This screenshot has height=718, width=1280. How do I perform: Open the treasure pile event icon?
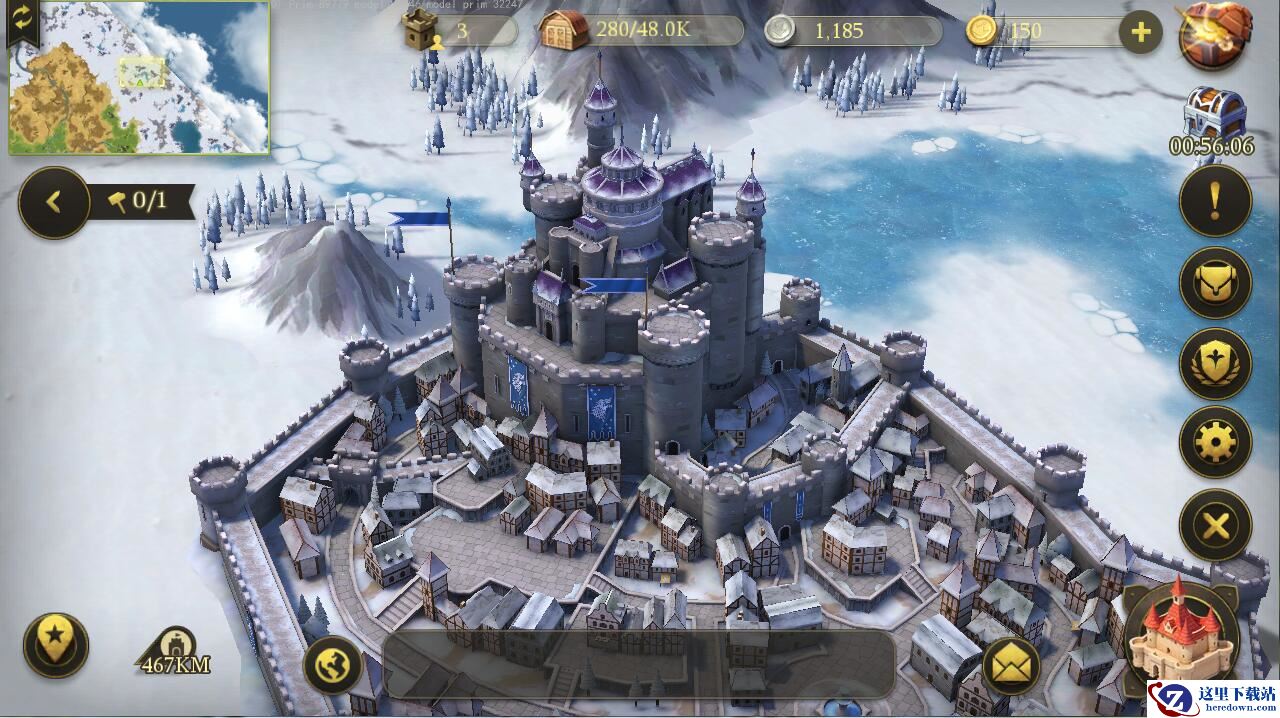[1215, 34]
